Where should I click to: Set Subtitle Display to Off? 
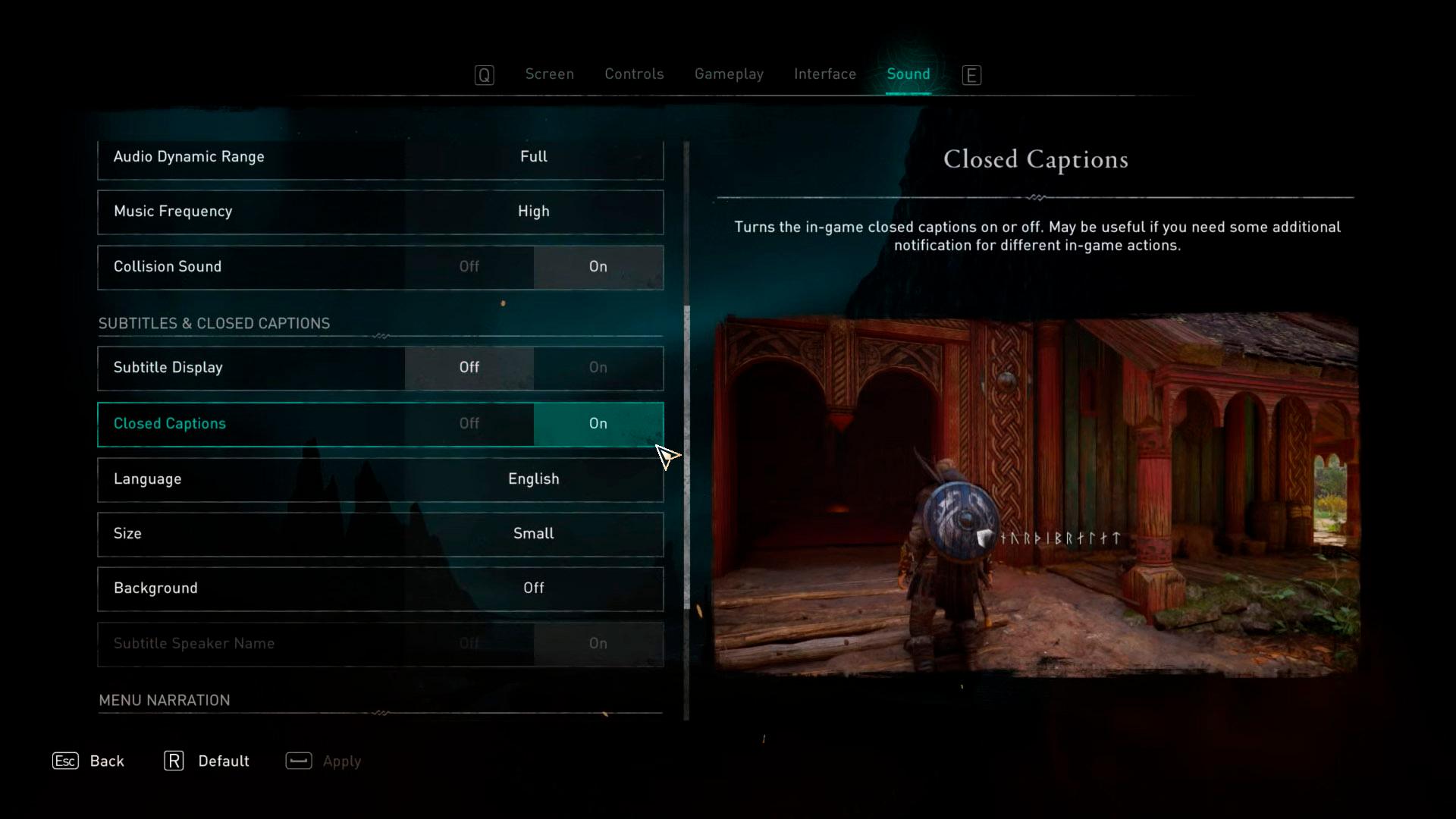(469, 368)
